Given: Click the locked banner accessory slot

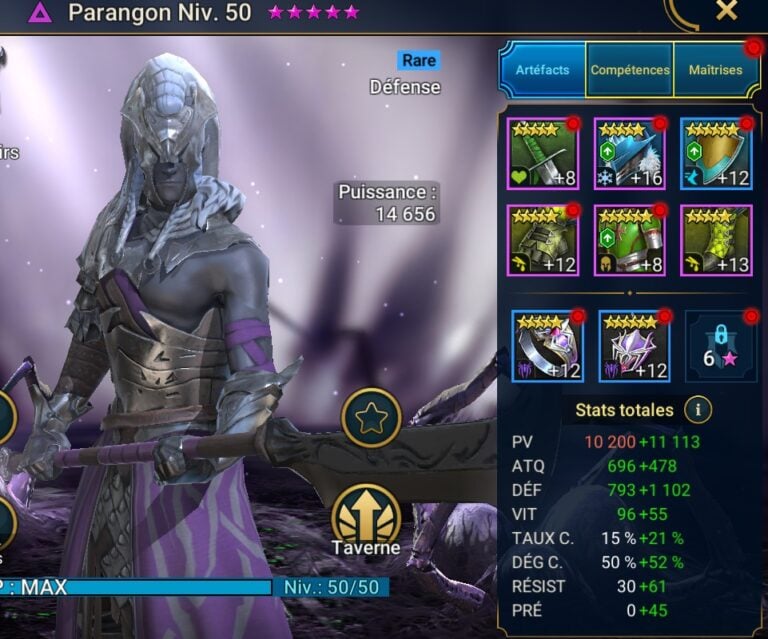Looking at the screenshot, I should point(721,346).
